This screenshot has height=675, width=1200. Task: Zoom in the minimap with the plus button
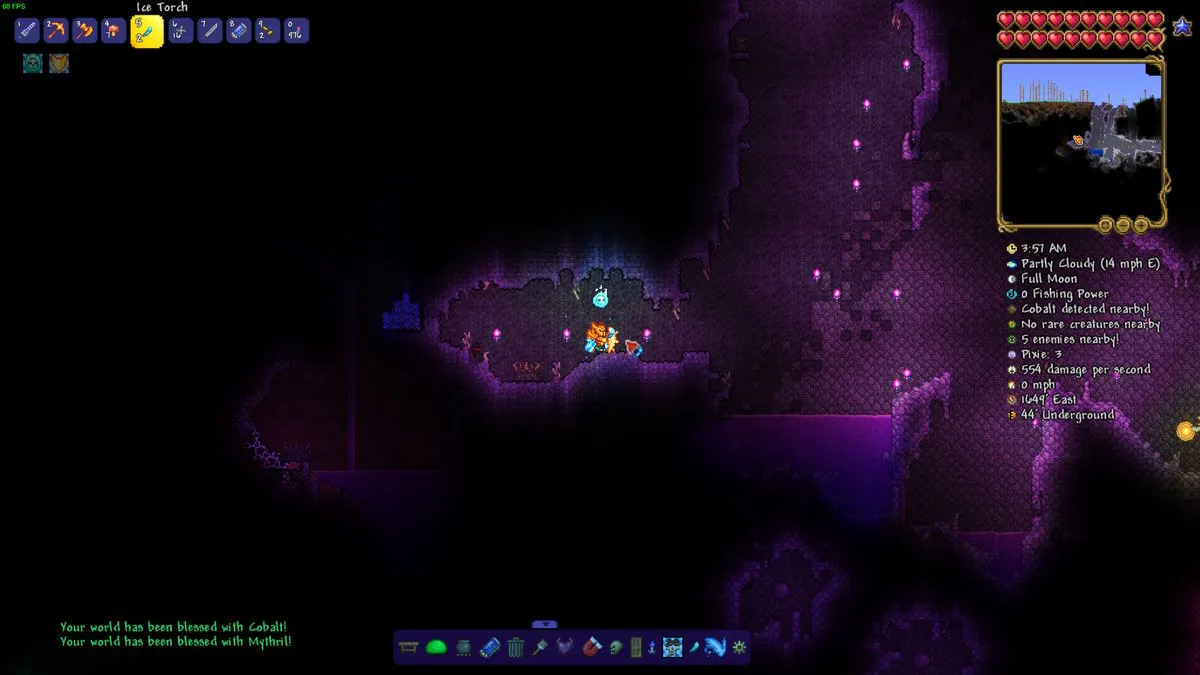coord(1141,225)
